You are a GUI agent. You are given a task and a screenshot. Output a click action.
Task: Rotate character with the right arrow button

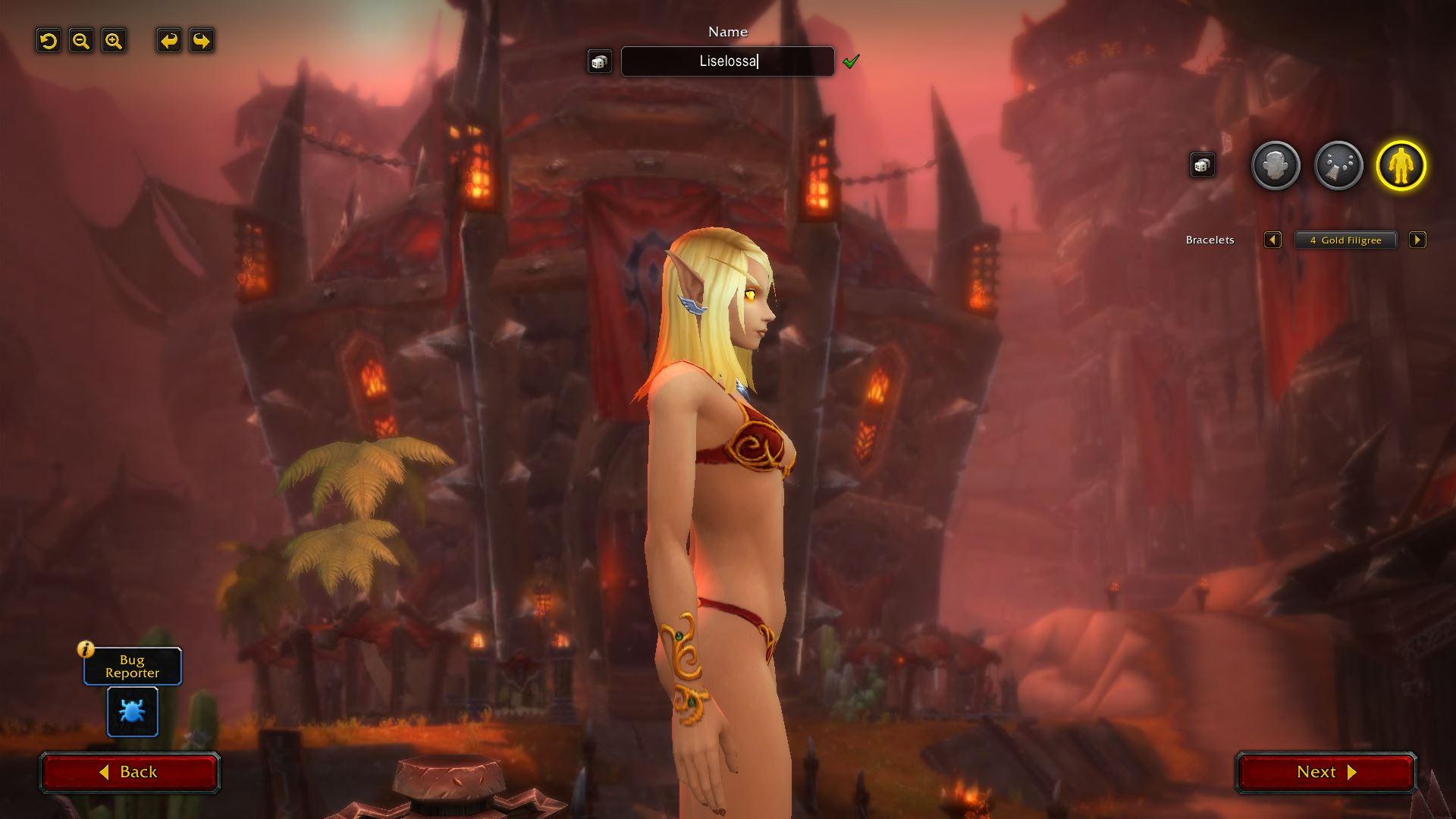(202, 41)
